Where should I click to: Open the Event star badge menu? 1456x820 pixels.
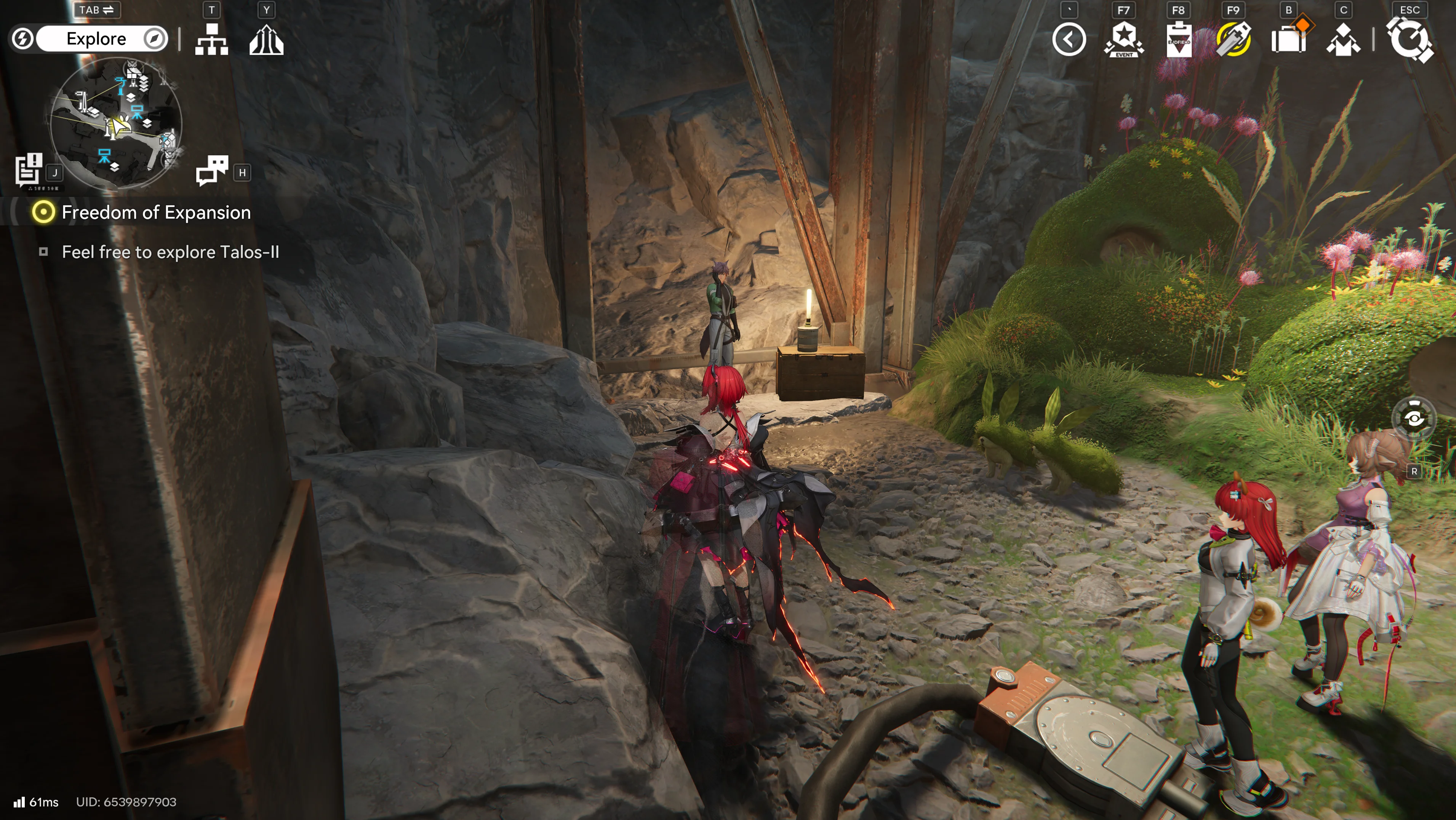pyautogui.click(x=1124, y=40)
